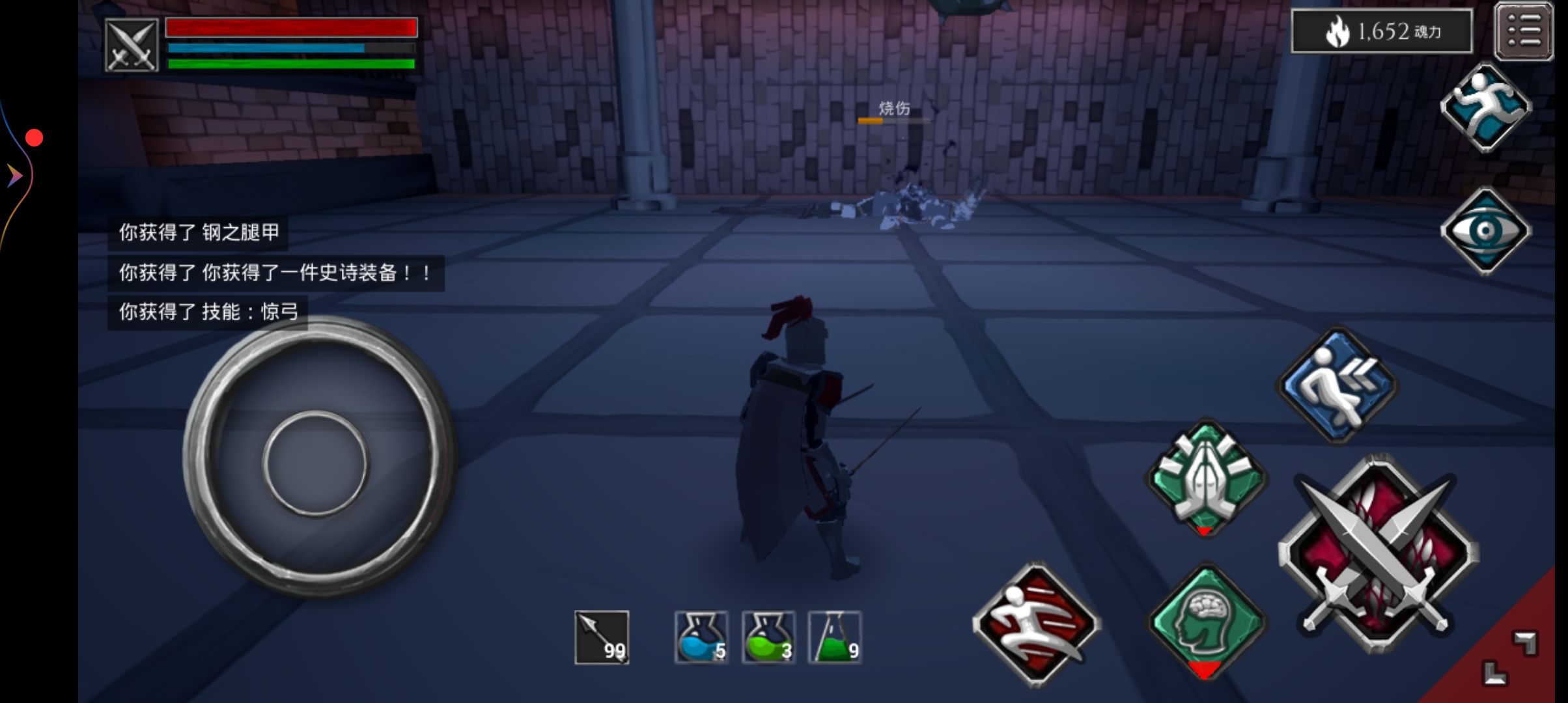
Task: Tap the crossed swords weapon portrait
Action: pyautogui.click(x=132, y=46)
